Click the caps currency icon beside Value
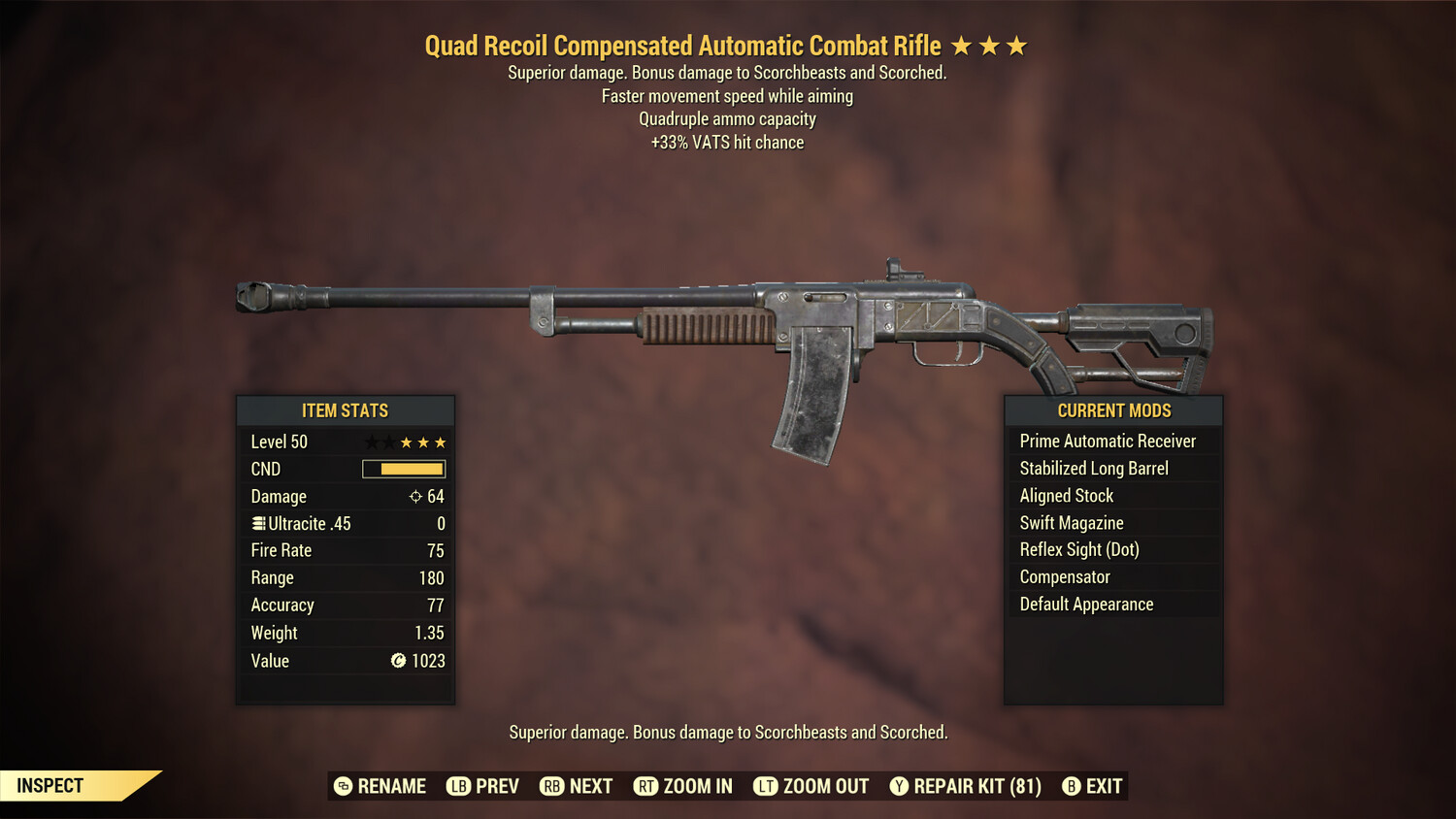1456x819 pixels. click(x=396, y=661)
